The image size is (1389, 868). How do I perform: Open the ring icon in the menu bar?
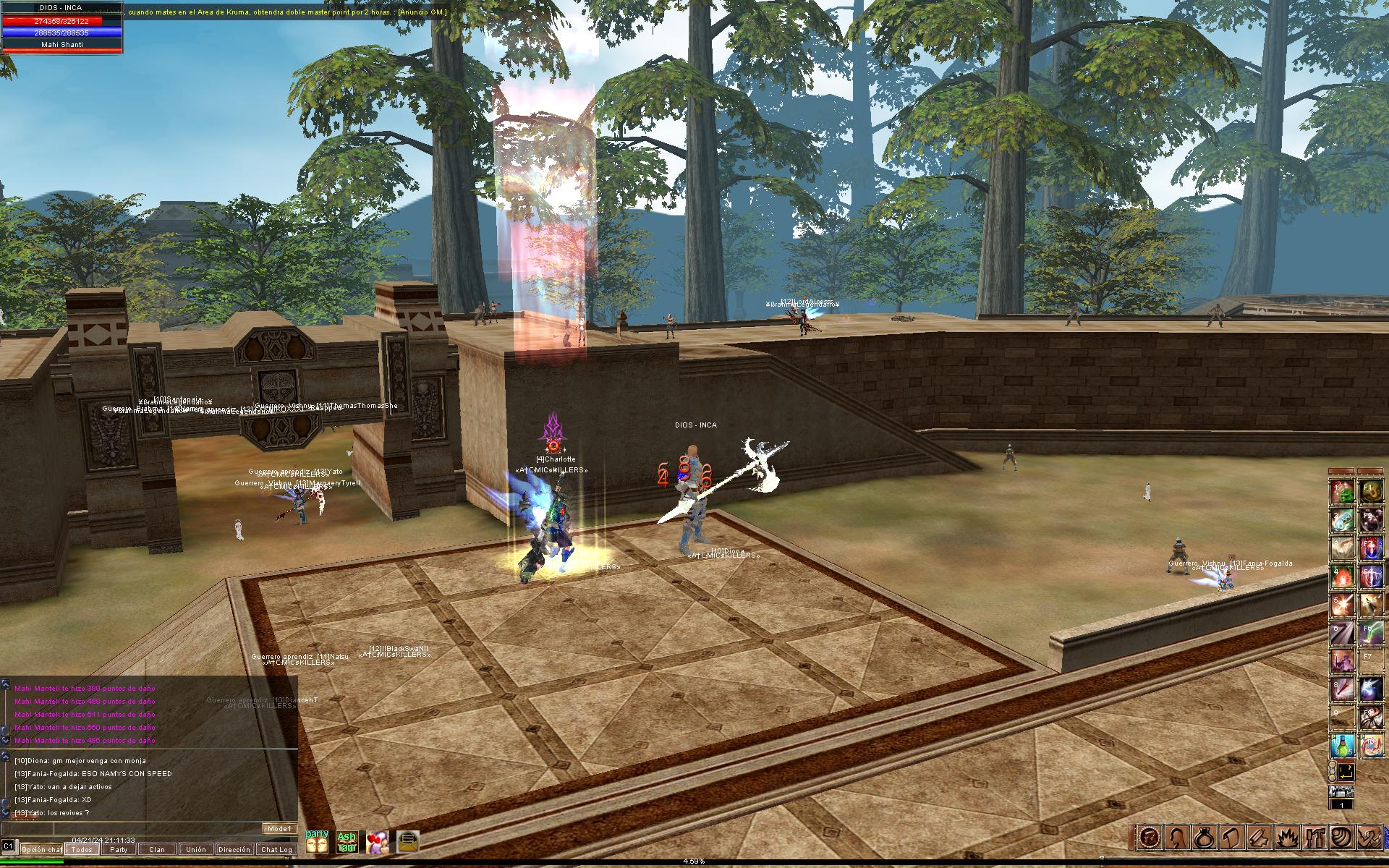tap(1204, 838)
